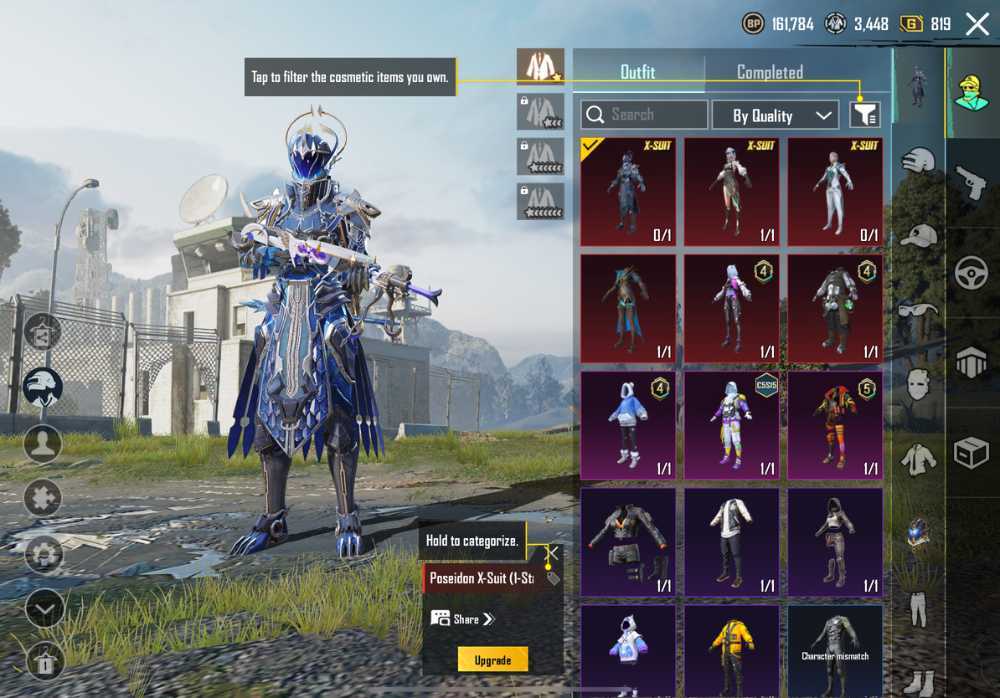
Task: Dismiss the Hold to categorize tooltip
Action: [551, 550]
